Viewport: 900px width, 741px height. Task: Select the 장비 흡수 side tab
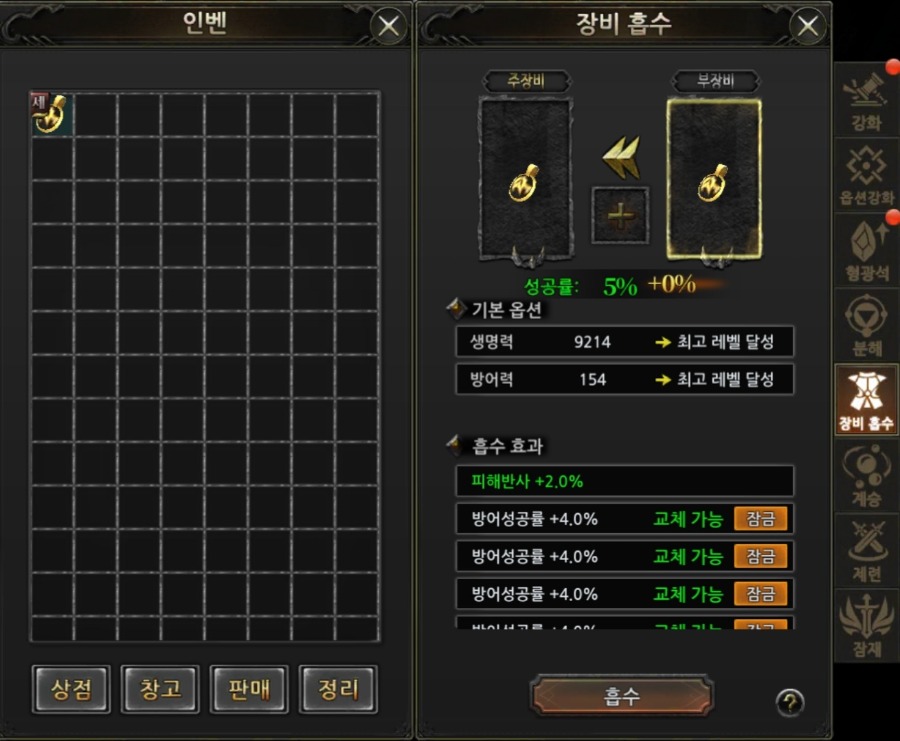click(866, 400)
